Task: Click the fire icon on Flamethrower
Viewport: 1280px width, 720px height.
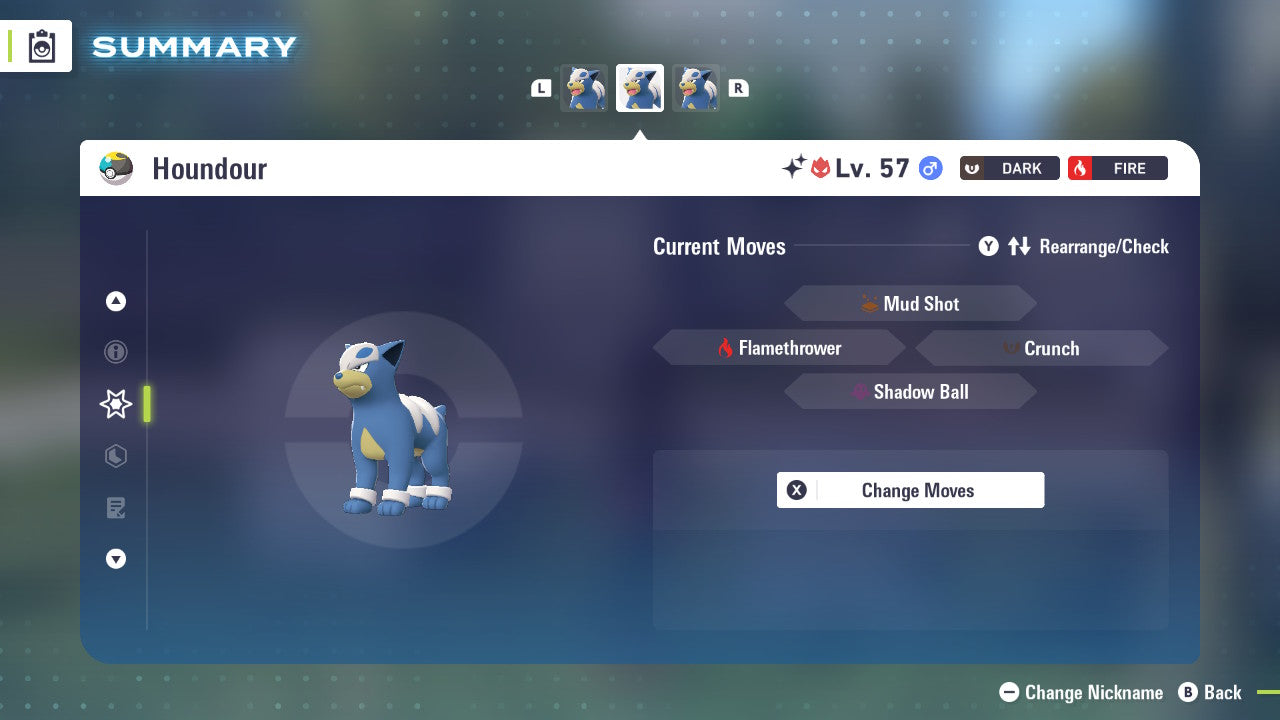Action: coord(726,348)
